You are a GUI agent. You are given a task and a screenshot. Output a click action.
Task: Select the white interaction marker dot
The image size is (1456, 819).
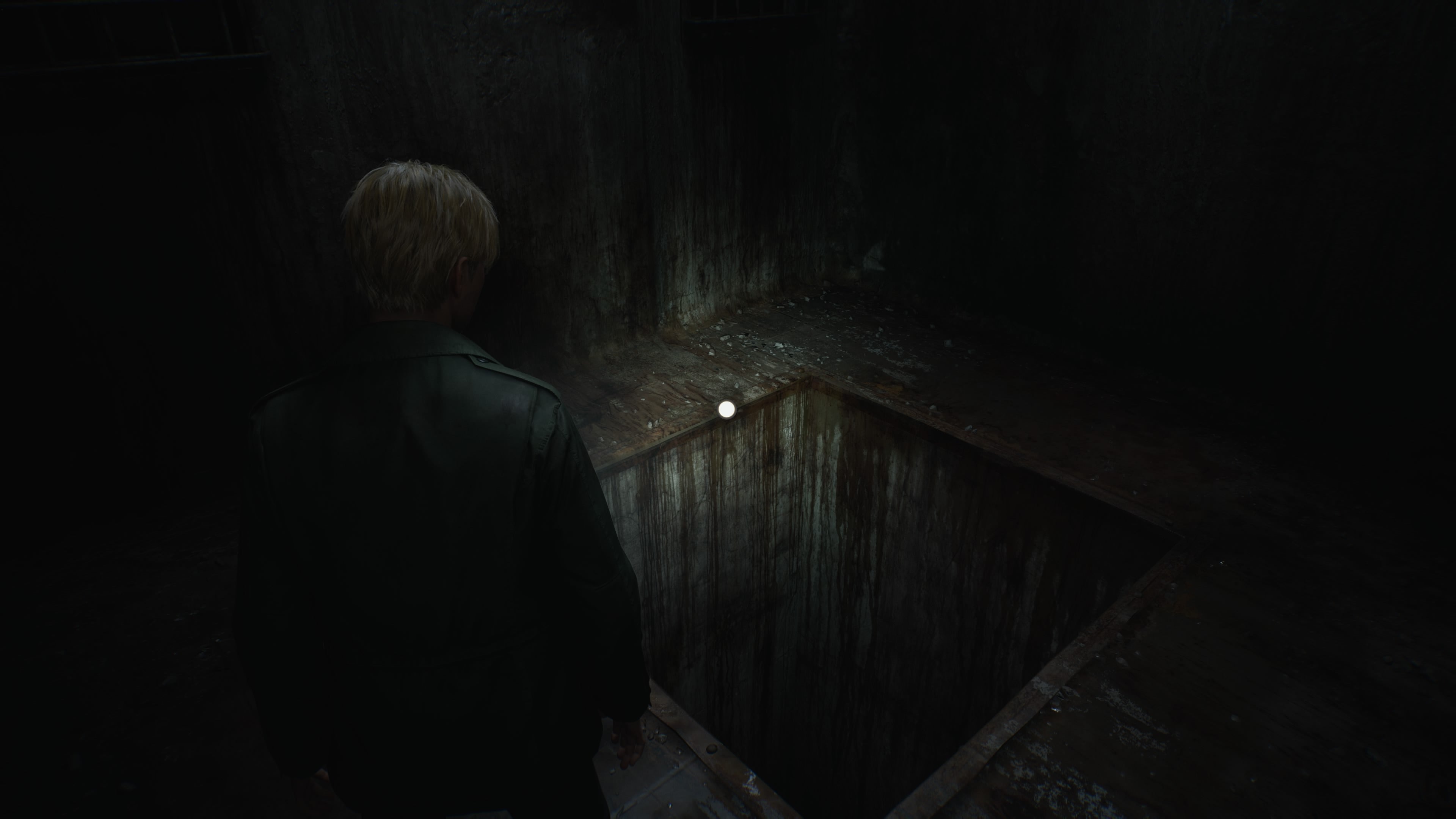point(726,409)
